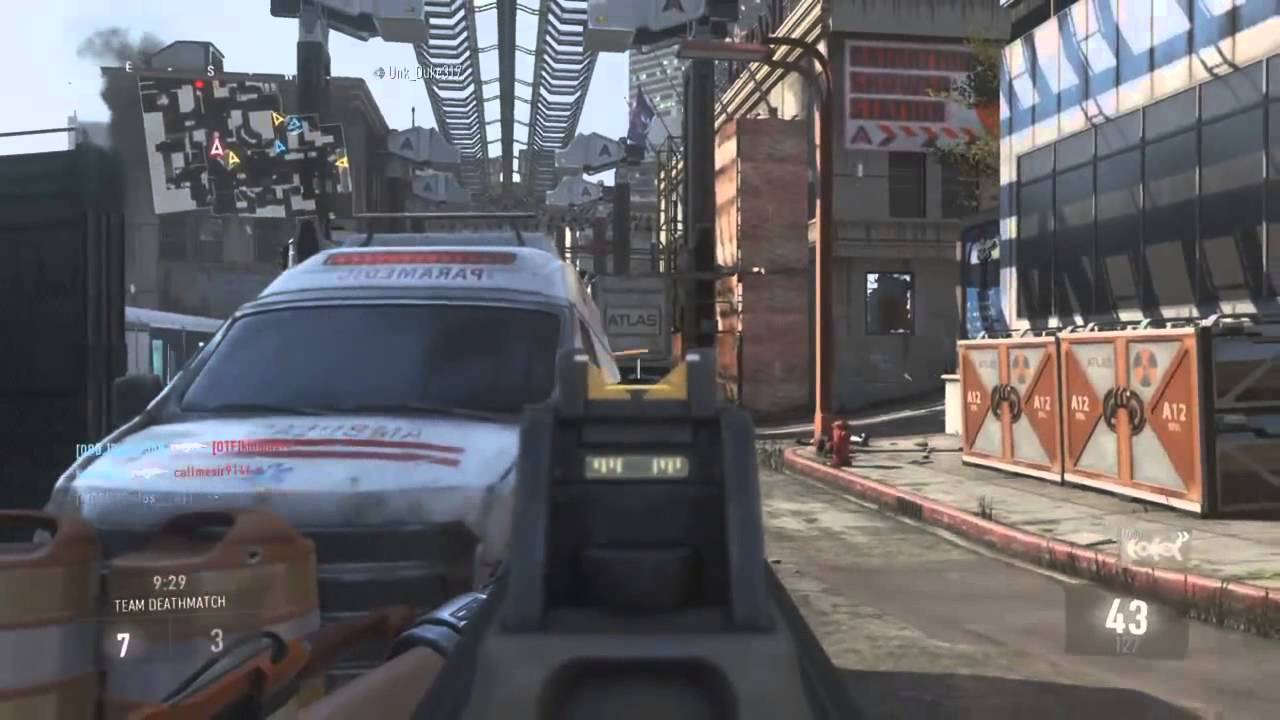
Task: Click the minimap overview
Action: click(x=243, y=145)
